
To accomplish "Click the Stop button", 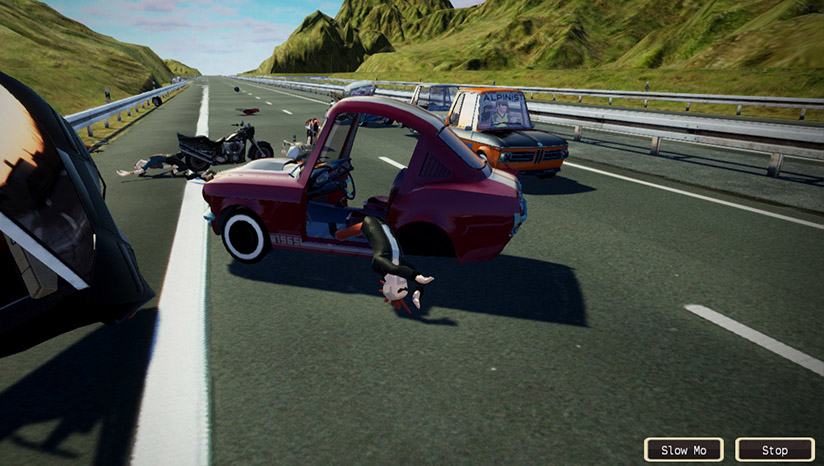I will (x=774, y=450).
